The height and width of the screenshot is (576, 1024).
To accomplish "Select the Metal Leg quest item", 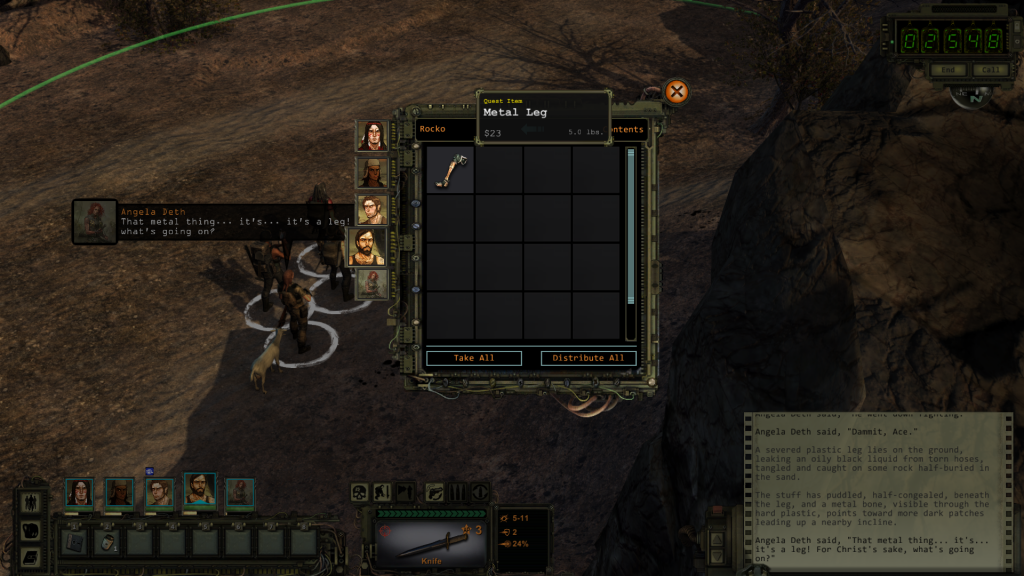I will pos(450,169).
